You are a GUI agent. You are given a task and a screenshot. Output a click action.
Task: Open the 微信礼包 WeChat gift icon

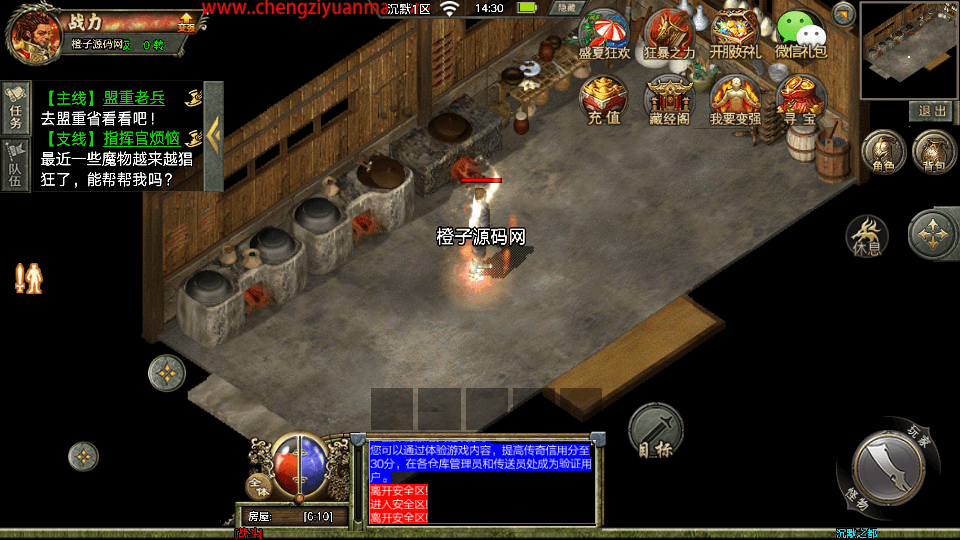tap(801, 34)
